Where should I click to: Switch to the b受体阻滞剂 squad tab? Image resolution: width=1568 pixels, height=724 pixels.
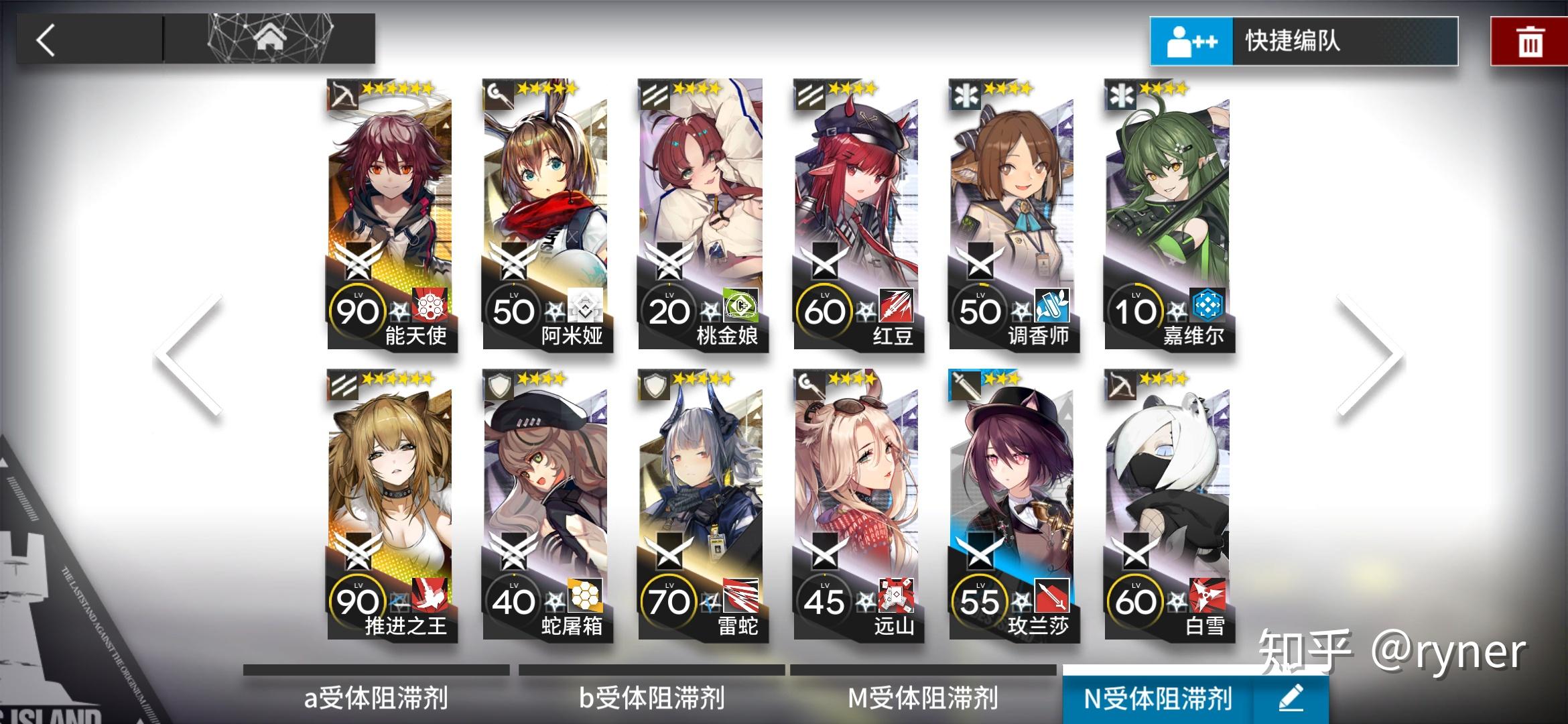coord(651,698)
